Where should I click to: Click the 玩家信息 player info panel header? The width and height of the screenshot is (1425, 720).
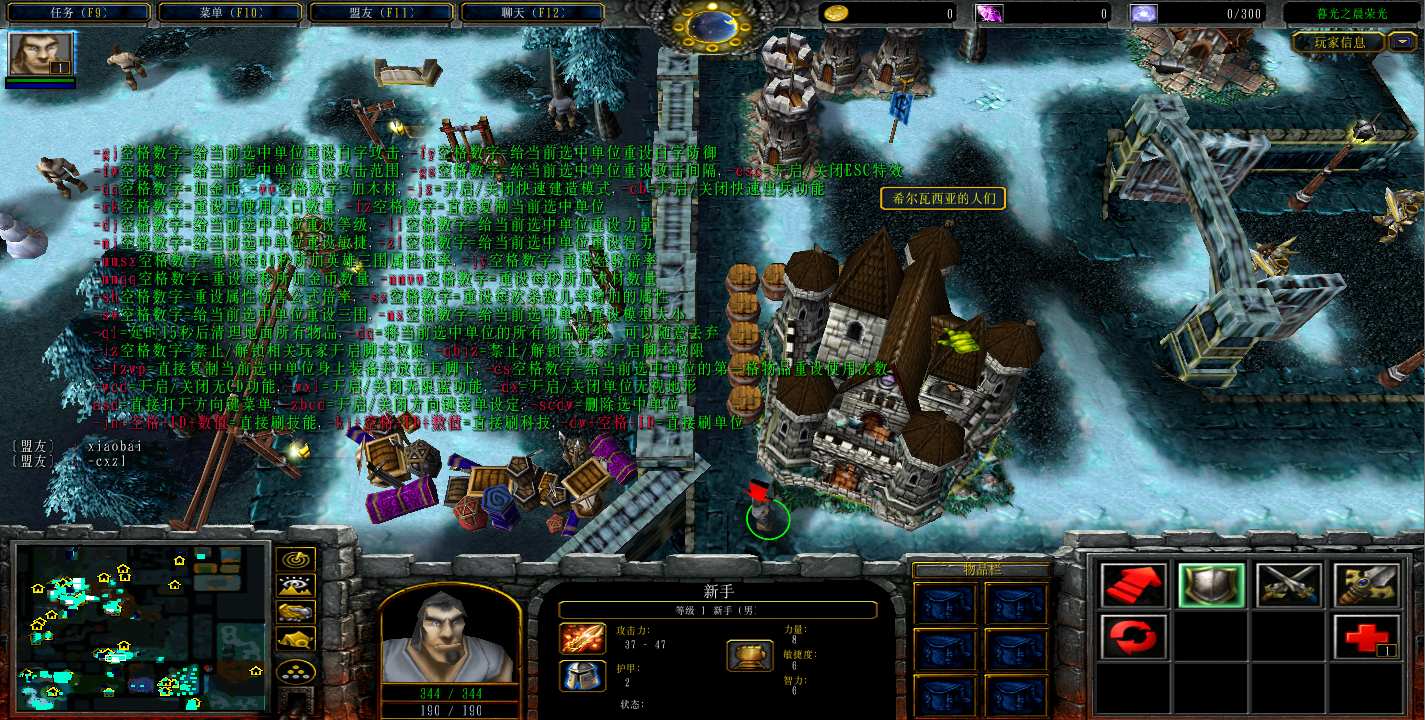(x=1338, y=42)
